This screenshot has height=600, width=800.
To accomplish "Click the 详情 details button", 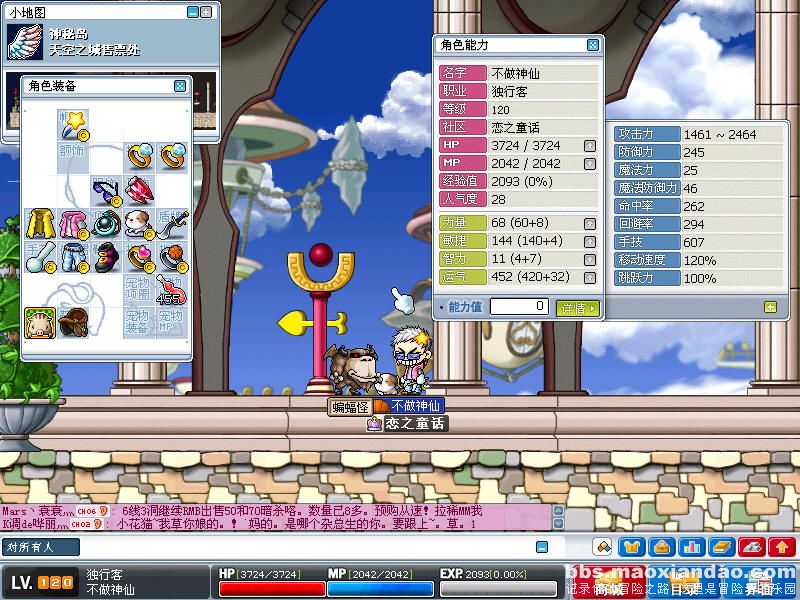I will pos(577,308).
